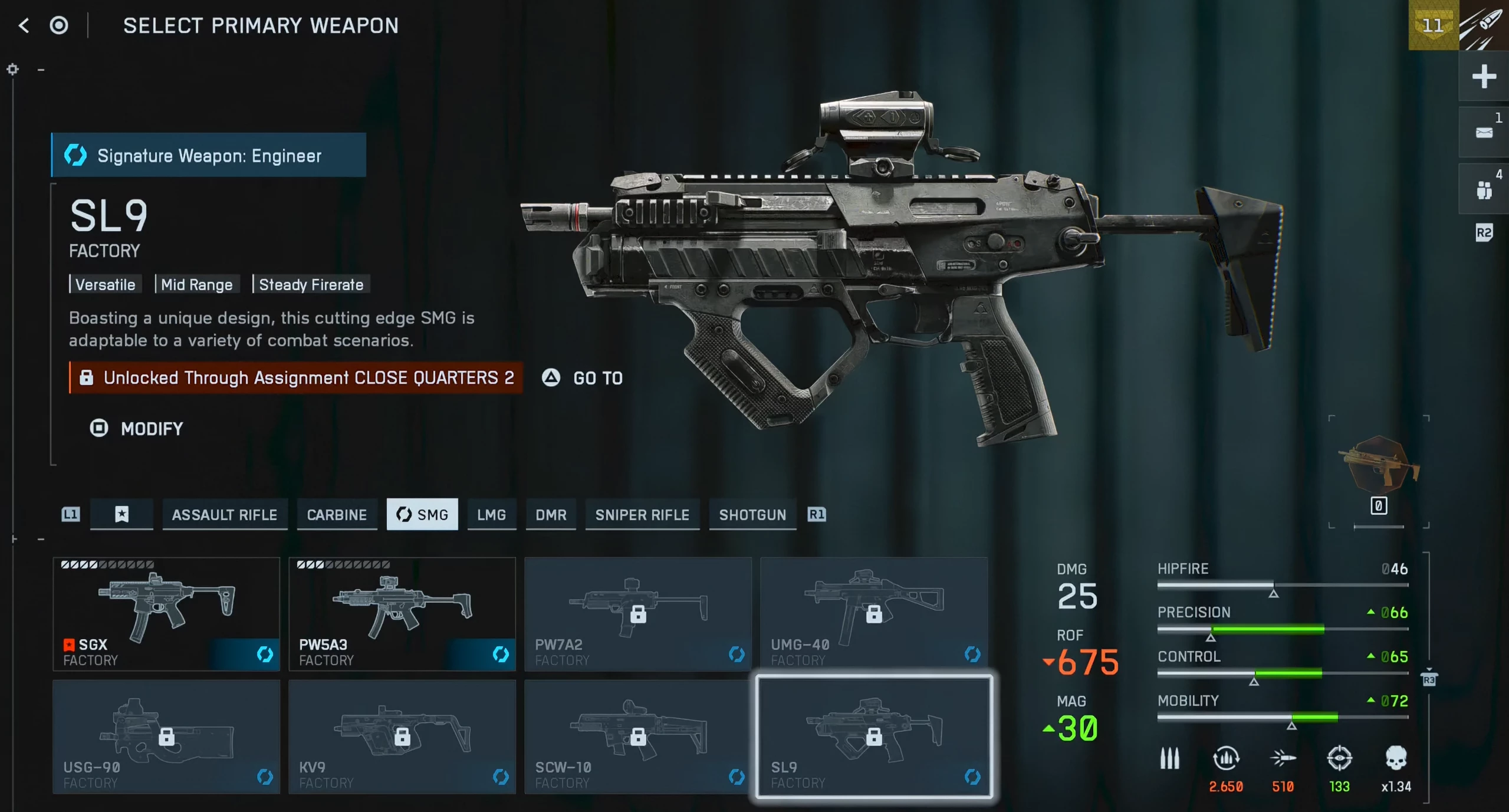Choose the DMR tab
Image resolution: width=1509 pixels, height=812 pixels.
(x=551, y=515)
